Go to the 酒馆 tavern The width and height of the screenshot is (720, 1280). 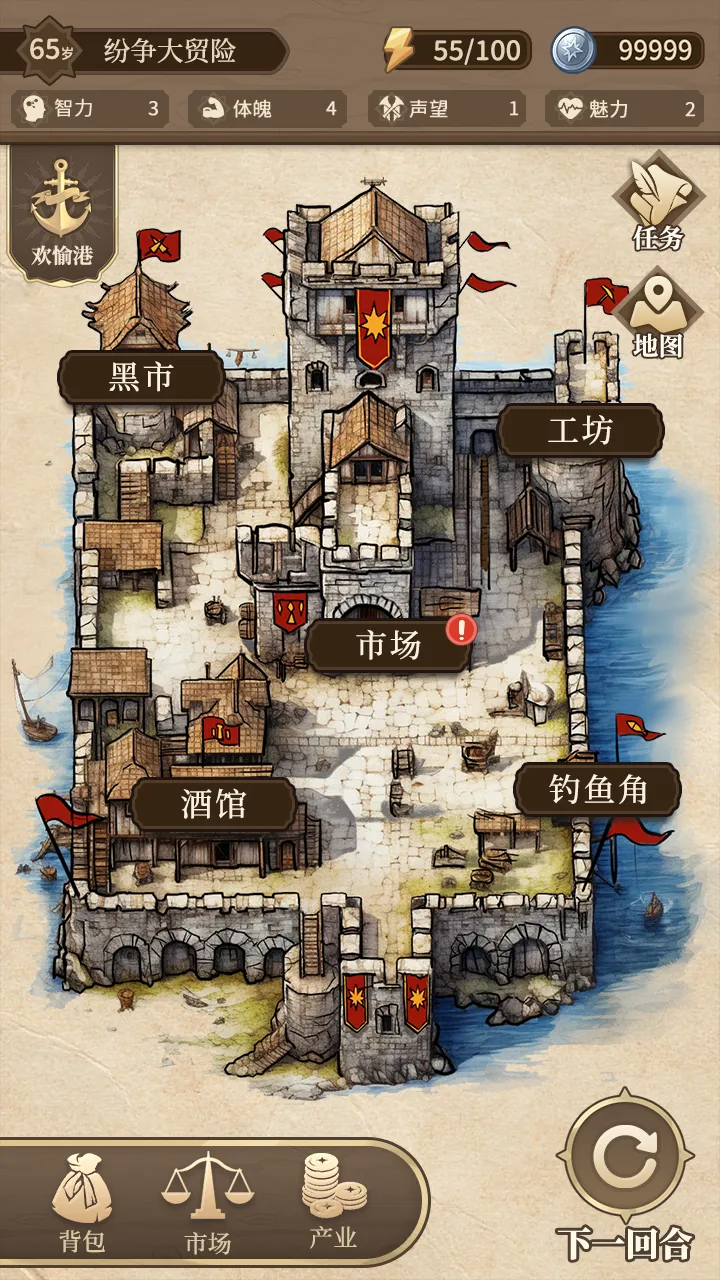click(213, 804)
